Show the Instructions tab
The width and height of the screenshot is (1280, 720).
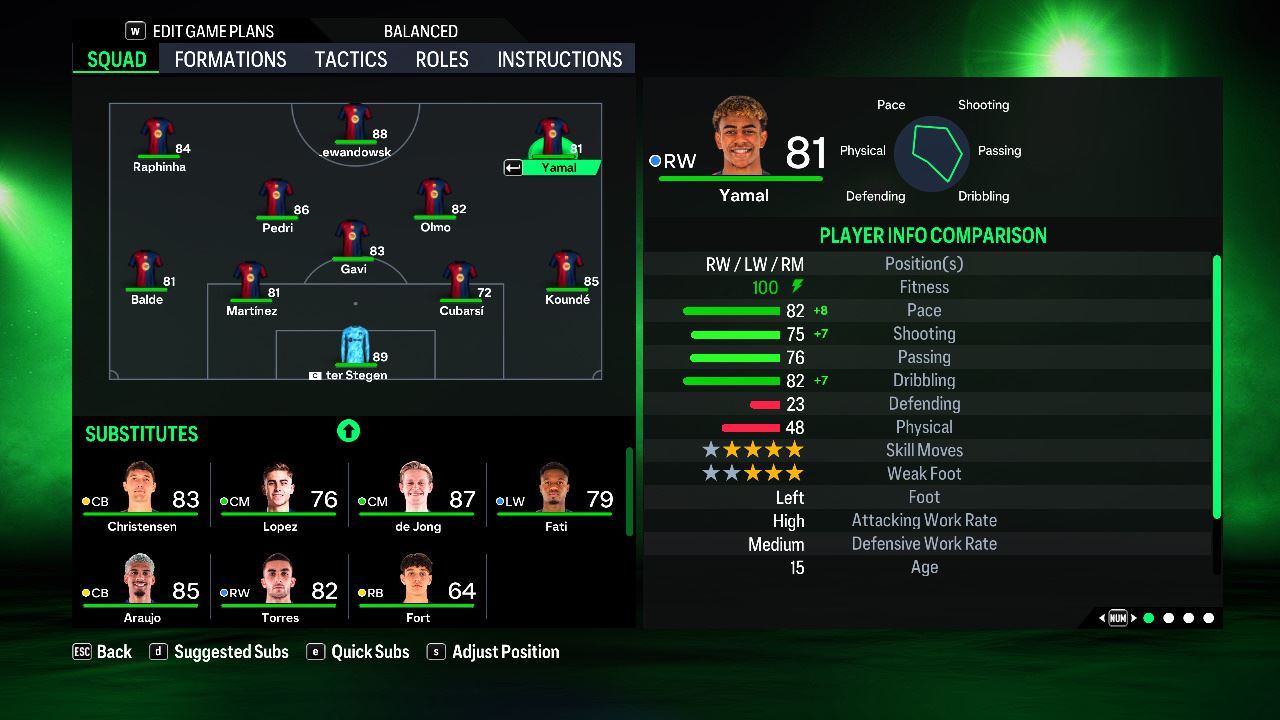pos(560,59)
